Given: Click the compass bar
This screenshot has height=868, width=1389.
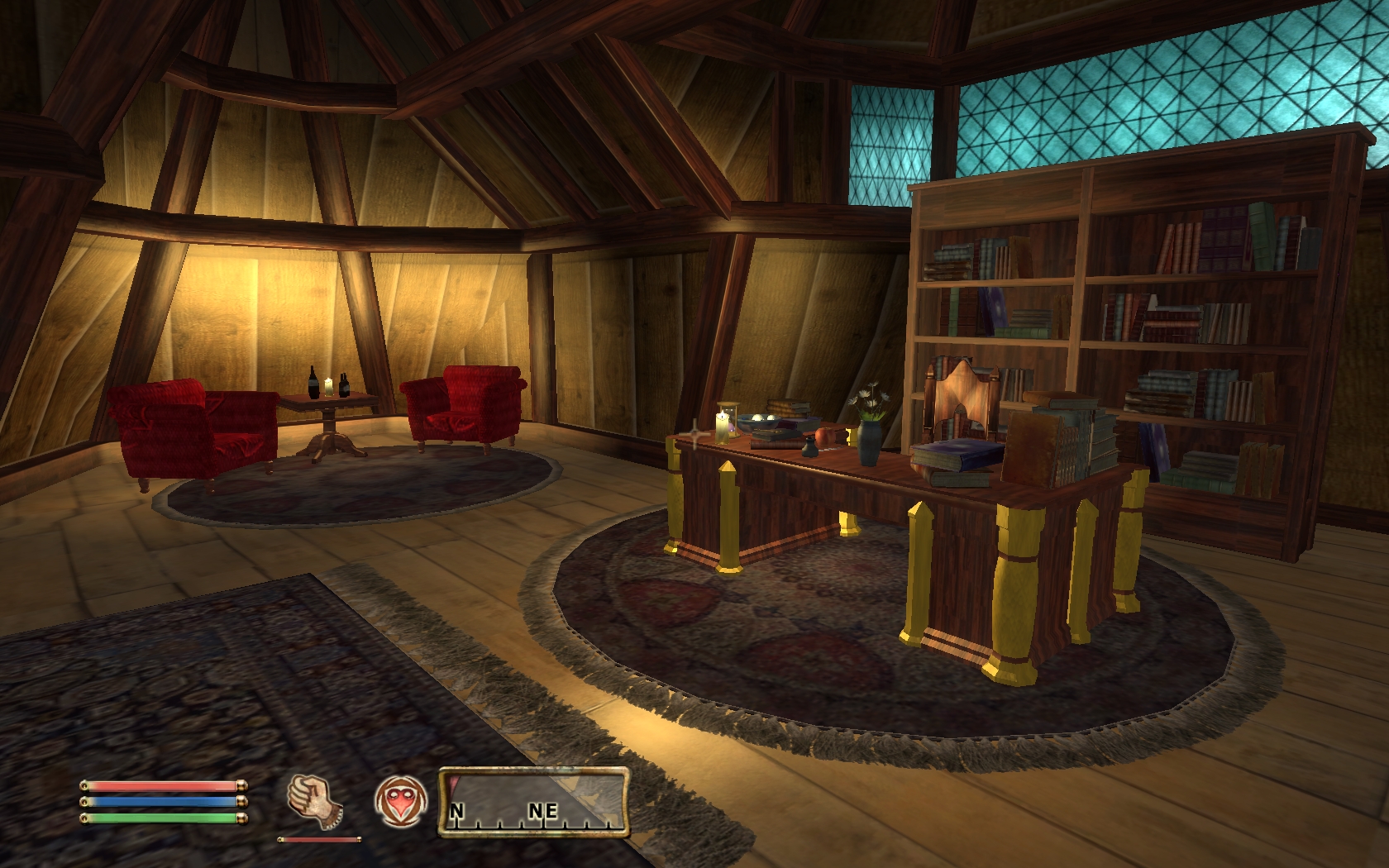Looking at the screenshot, I should point(534,802).
